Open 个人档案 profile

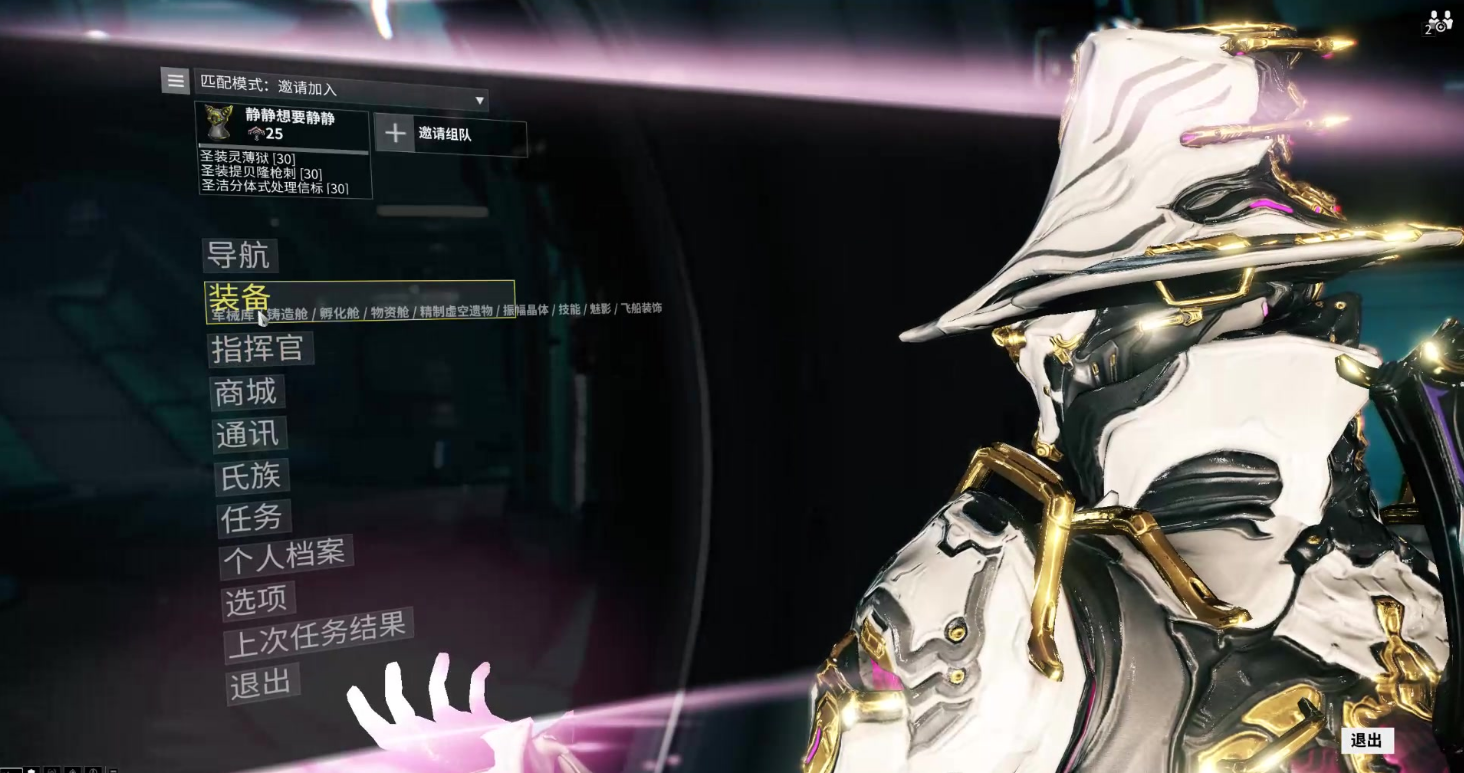click(x=284, y=557)
